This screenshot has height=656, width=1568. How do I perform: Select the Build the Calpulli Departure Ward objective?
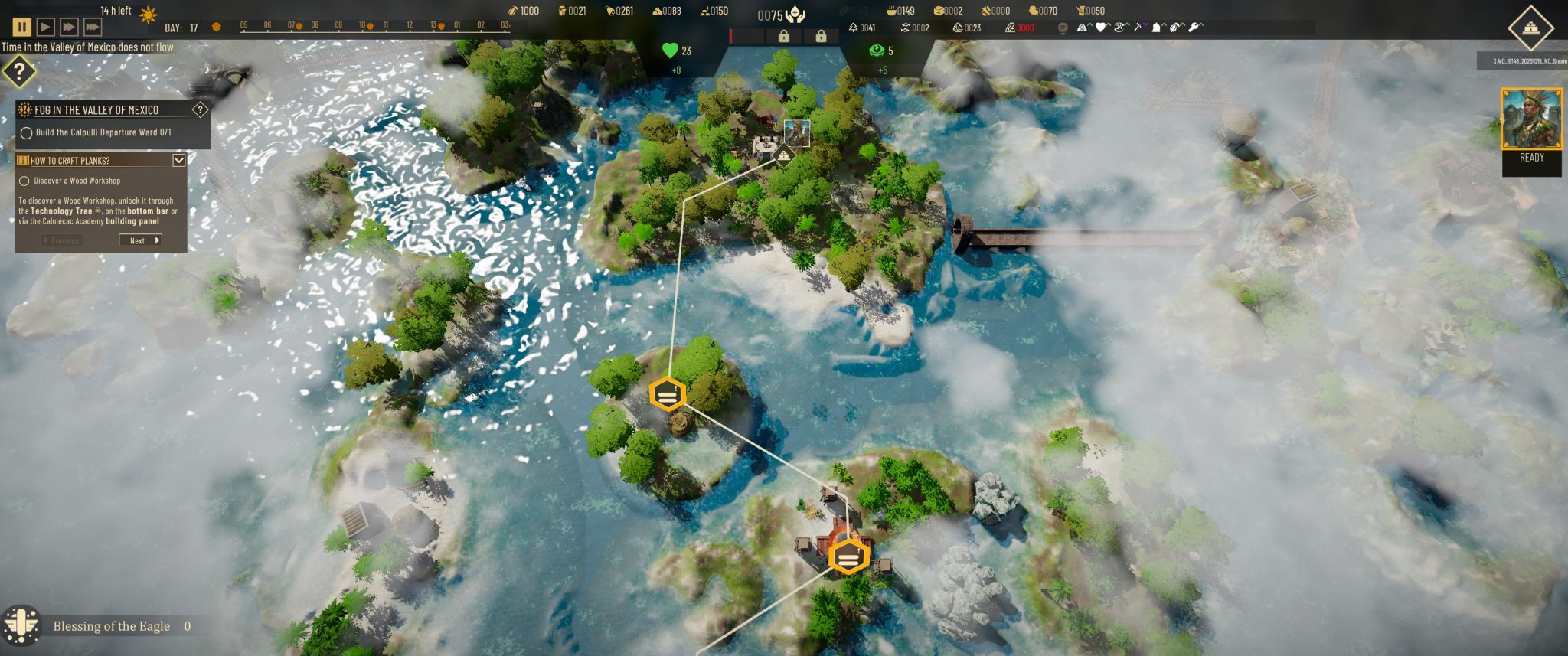26,133
